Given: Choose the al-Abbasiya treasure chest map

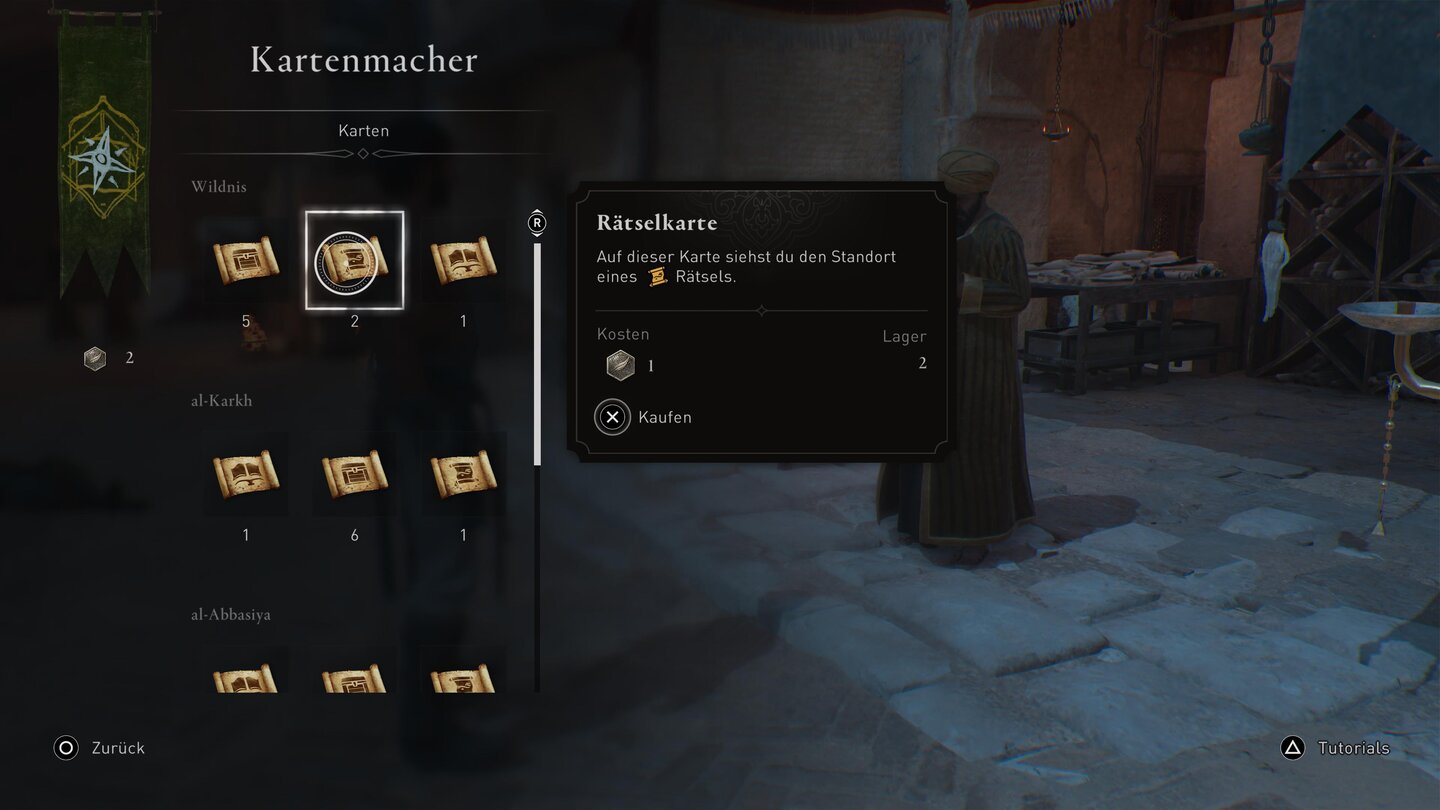Looking at the screenshot, I should [x=355, y=677].
